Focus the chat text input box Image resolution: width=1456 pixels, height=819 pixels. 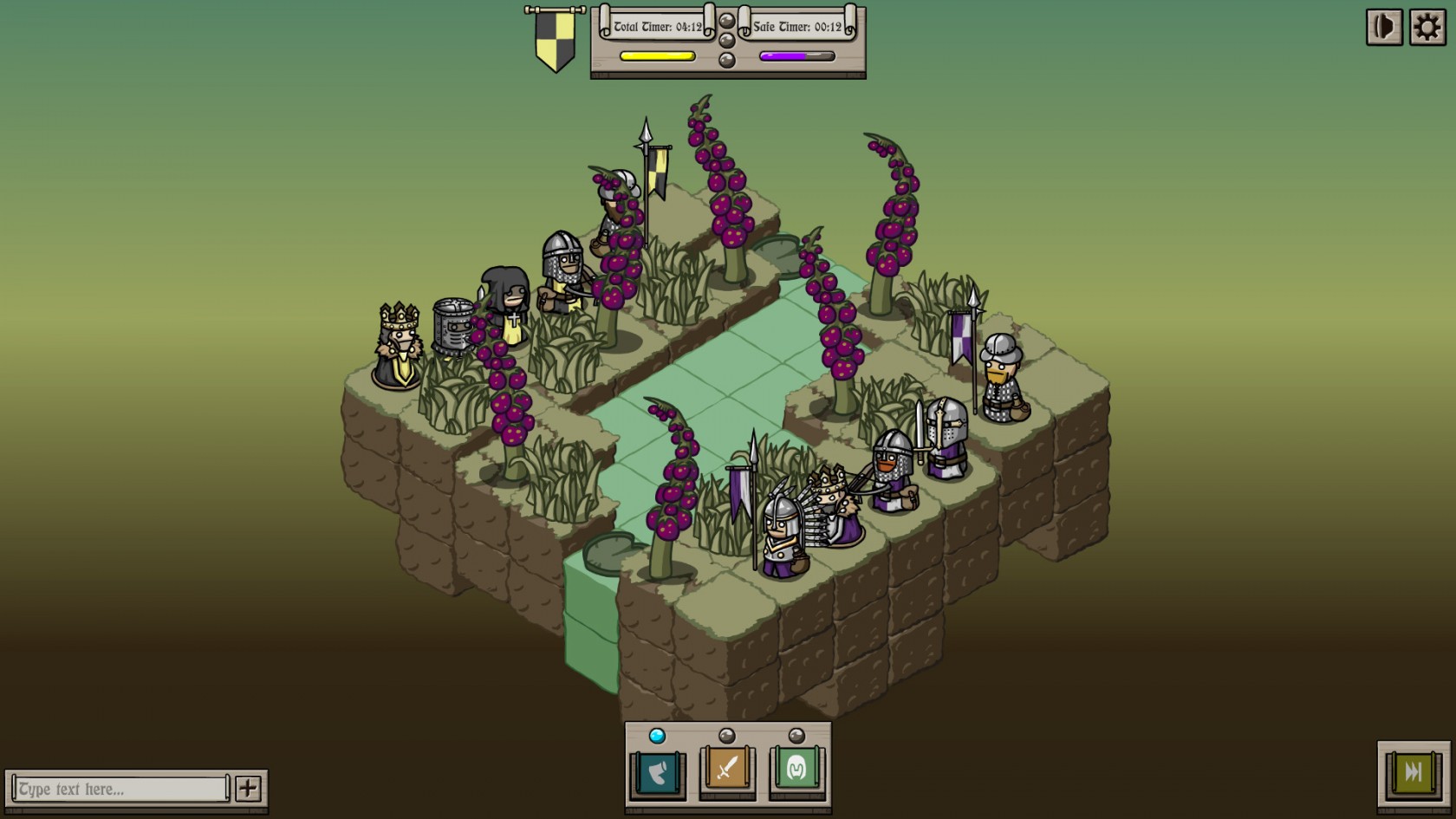(x=121, y=789)
